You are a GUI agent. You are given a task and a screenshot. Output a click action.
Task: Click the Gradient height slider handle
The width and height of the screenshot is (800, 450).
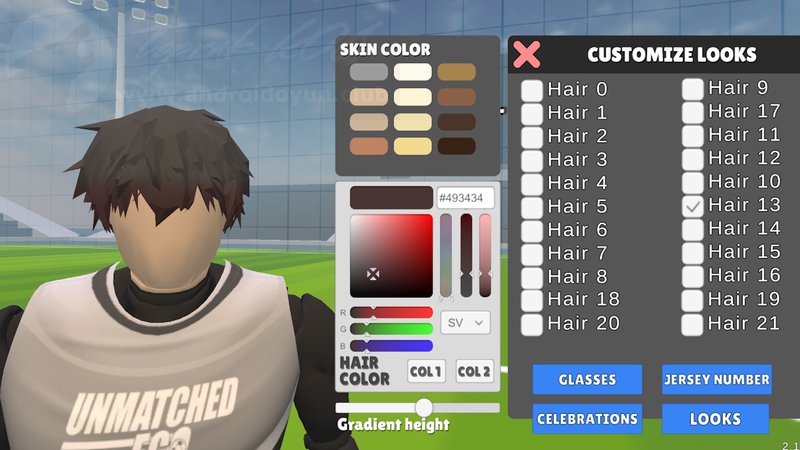424,407
